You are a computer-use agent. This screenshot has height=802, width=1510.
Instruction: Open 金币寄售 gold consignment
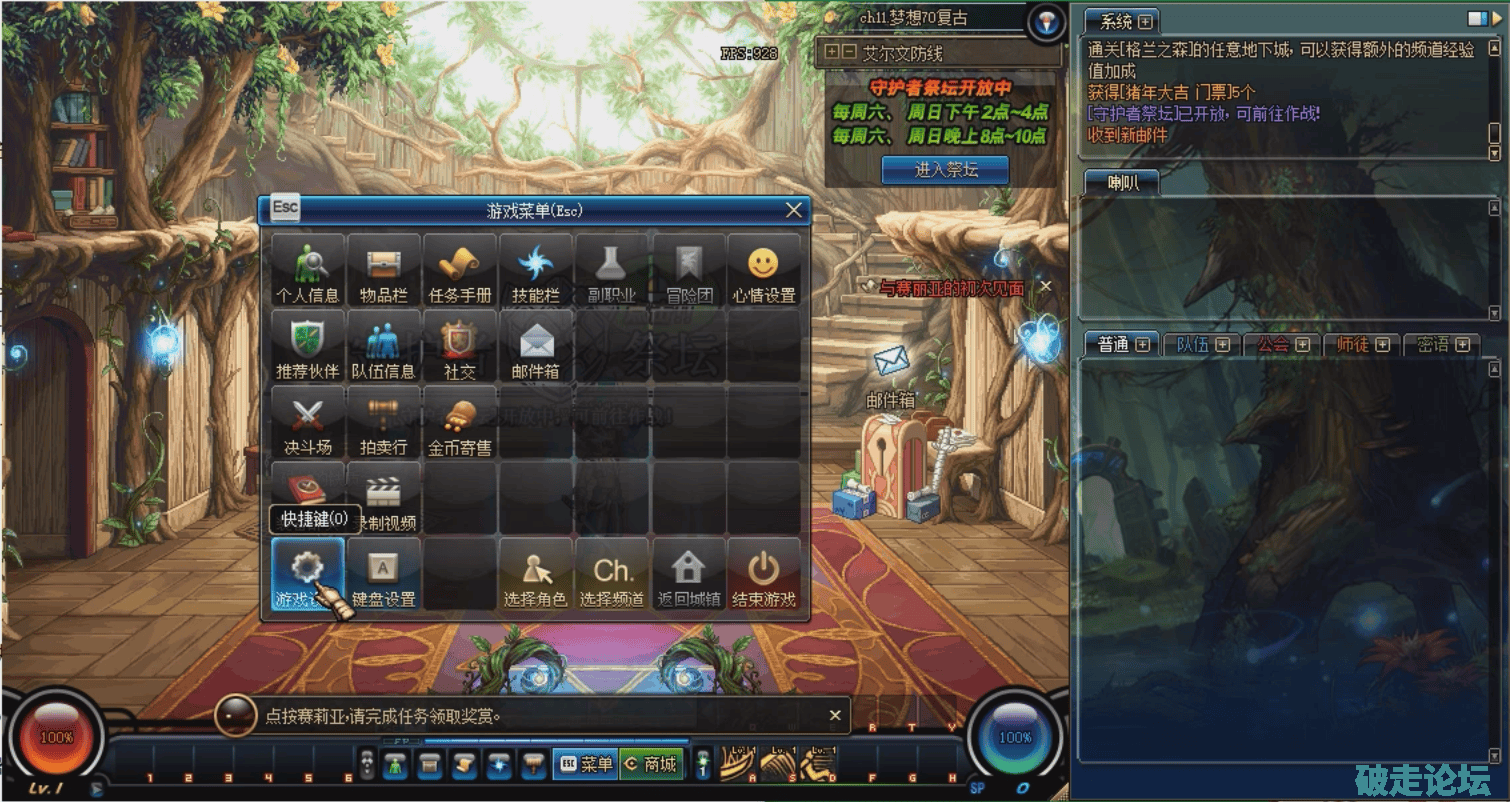[460, 422]
